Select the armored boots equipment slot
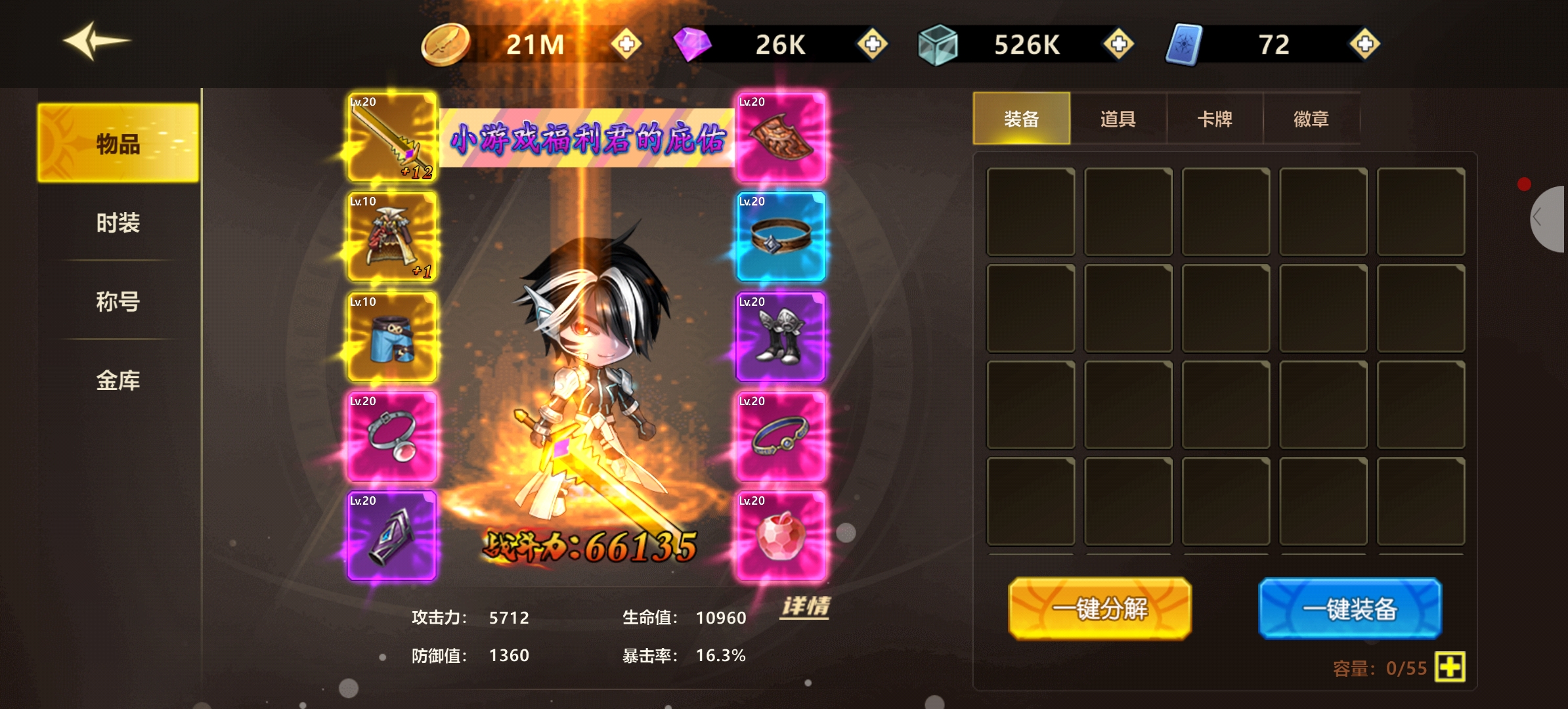 click(x=781, y=337)
